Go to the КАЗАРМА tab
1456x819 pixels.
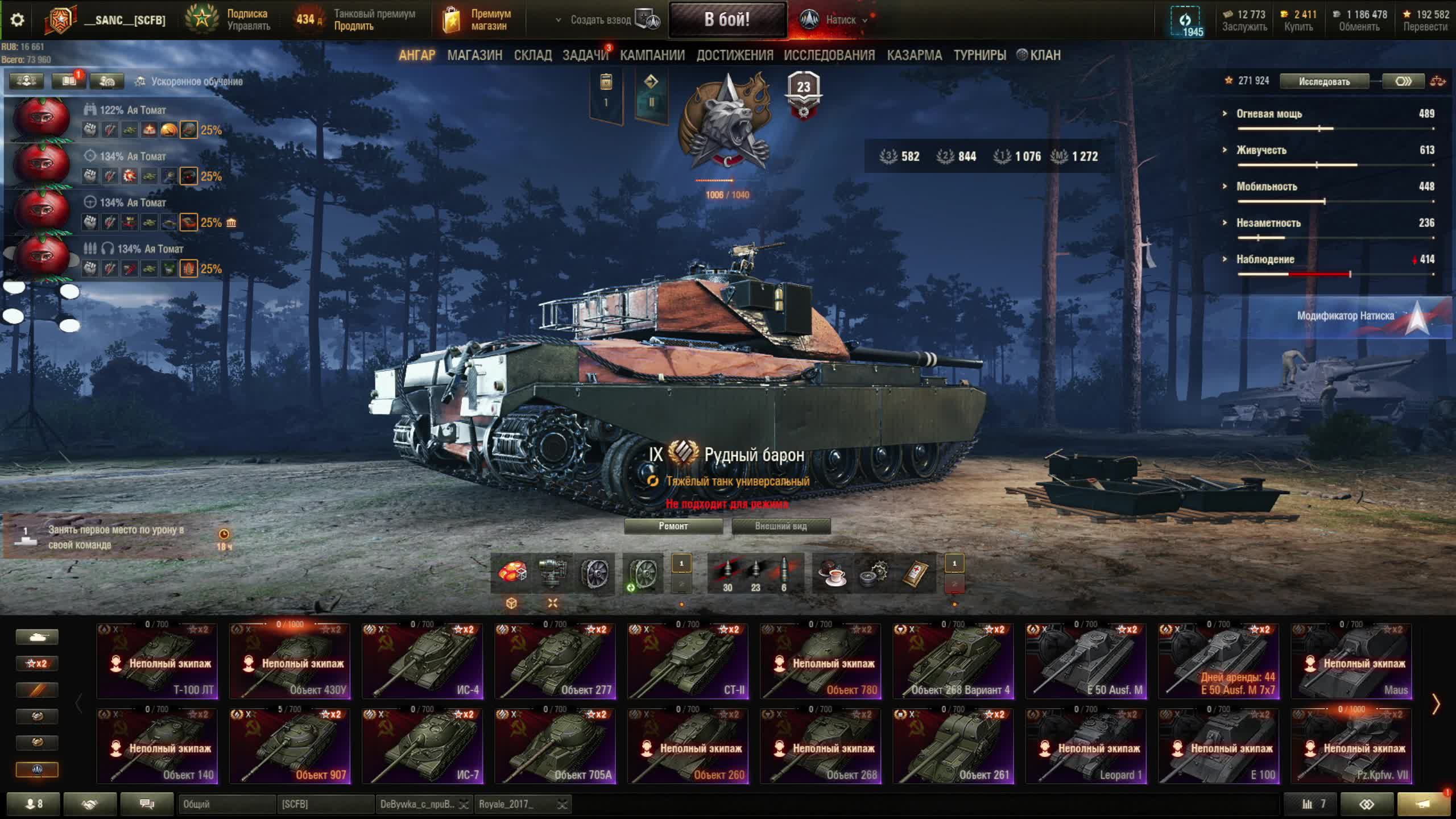coord(914,55)
